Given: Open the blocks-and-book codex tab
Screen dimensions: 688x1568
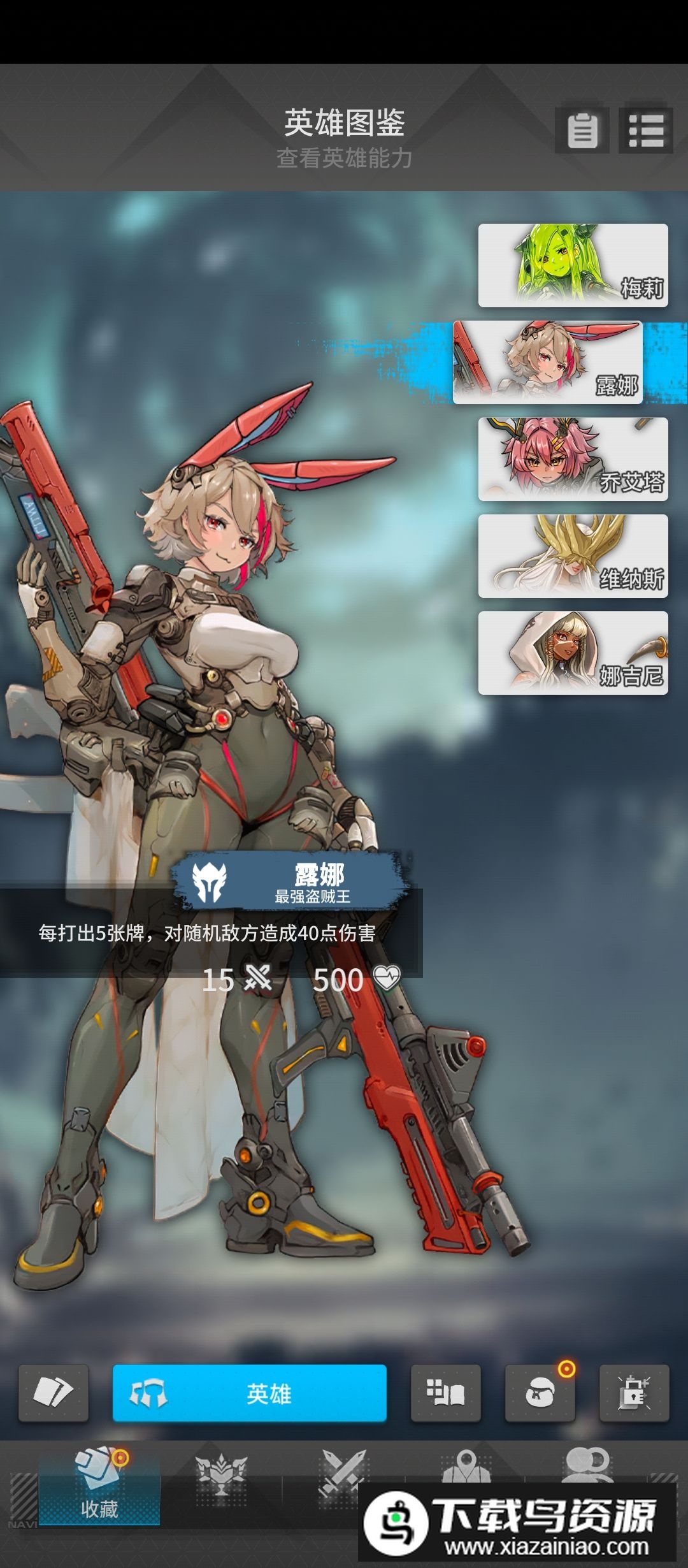Looking at the screenshot, I should pyautogui.click(x=445, y=1393).
